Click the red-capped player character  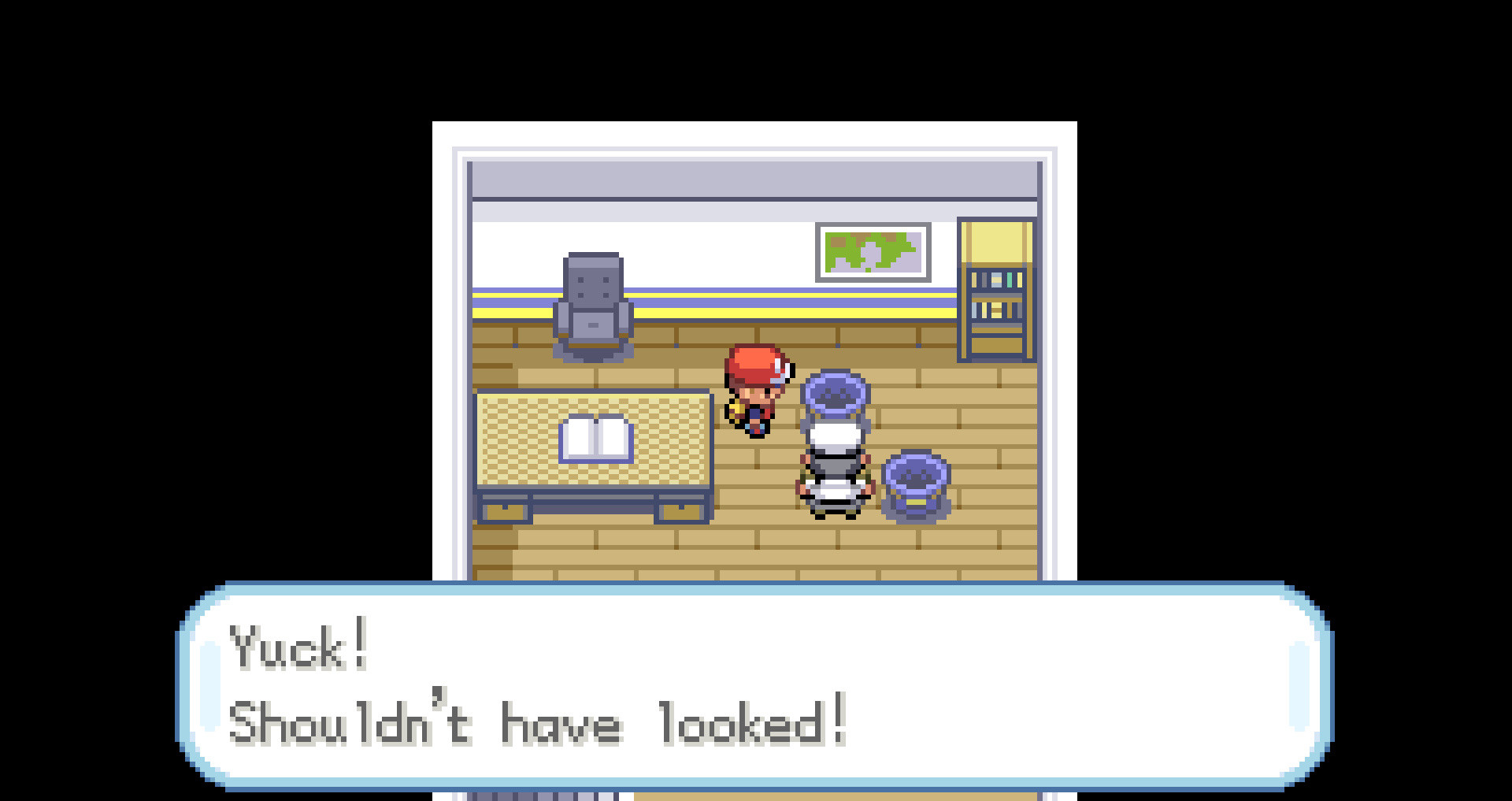pyautogui.click(x=760, y=390)
